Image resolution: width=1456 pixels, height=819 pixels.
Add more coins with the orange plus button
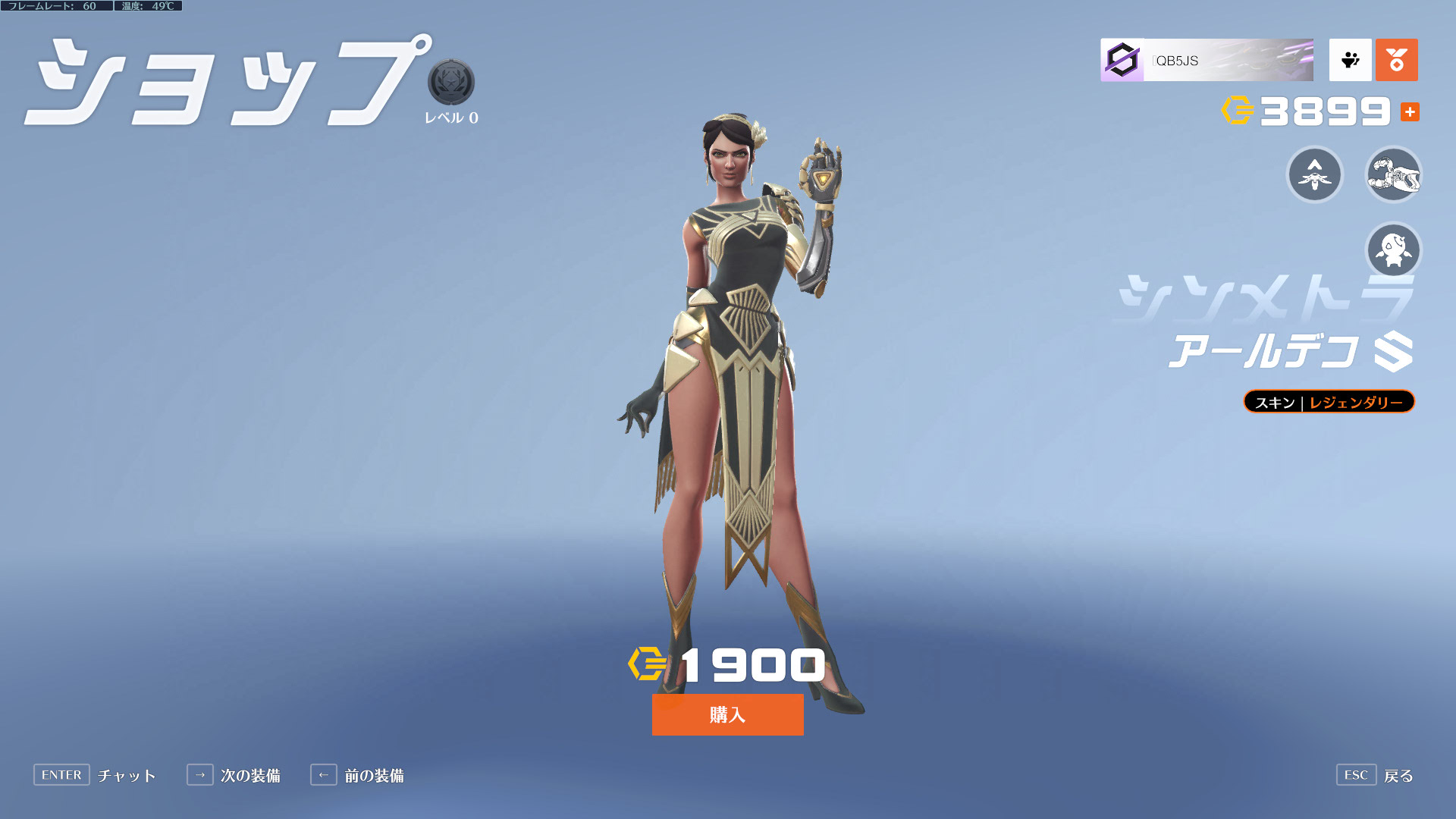pyautogui.click(x=1410, y=112)
